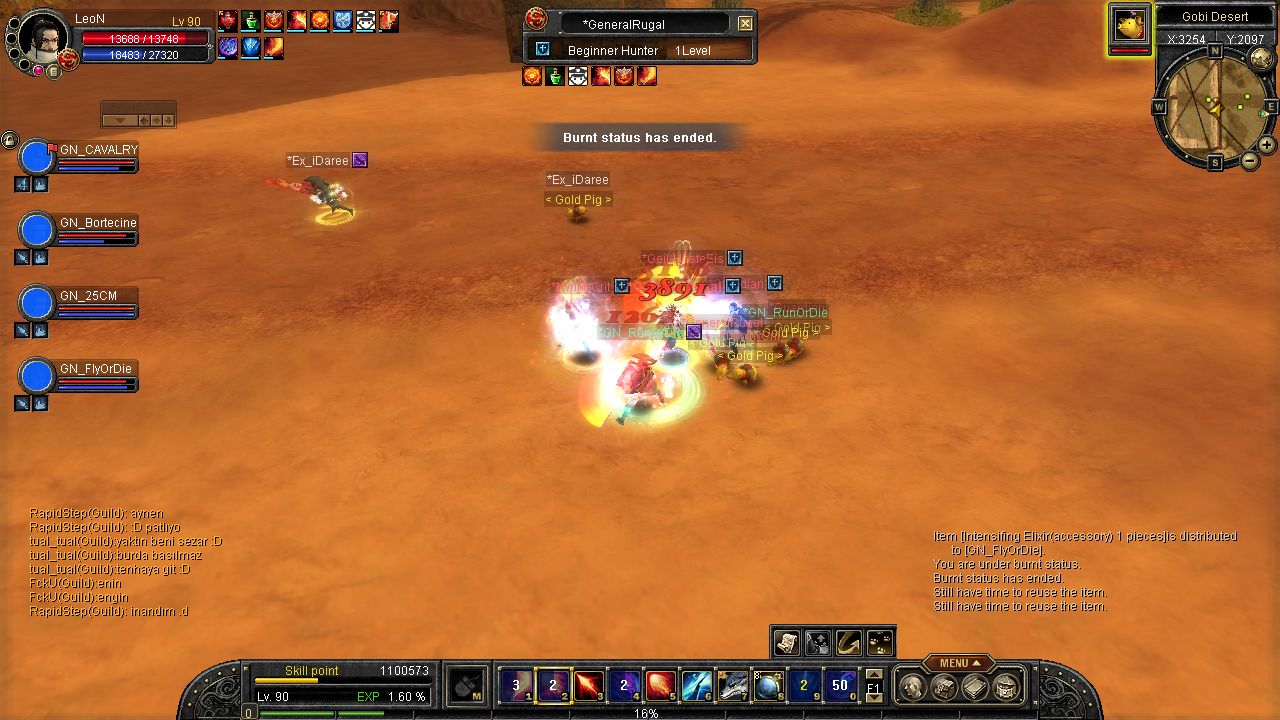
Task: Toggle the padlock above the party list
Action: 9,140
